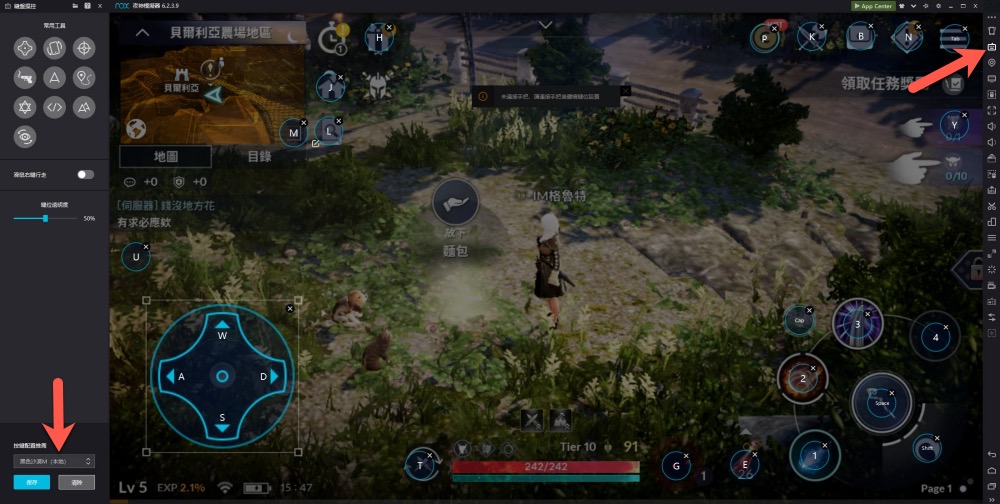Image resolution: width=1000 pixels, height=504 pixels.
Task: Open the green App Center button
Action: click(872, 5)
